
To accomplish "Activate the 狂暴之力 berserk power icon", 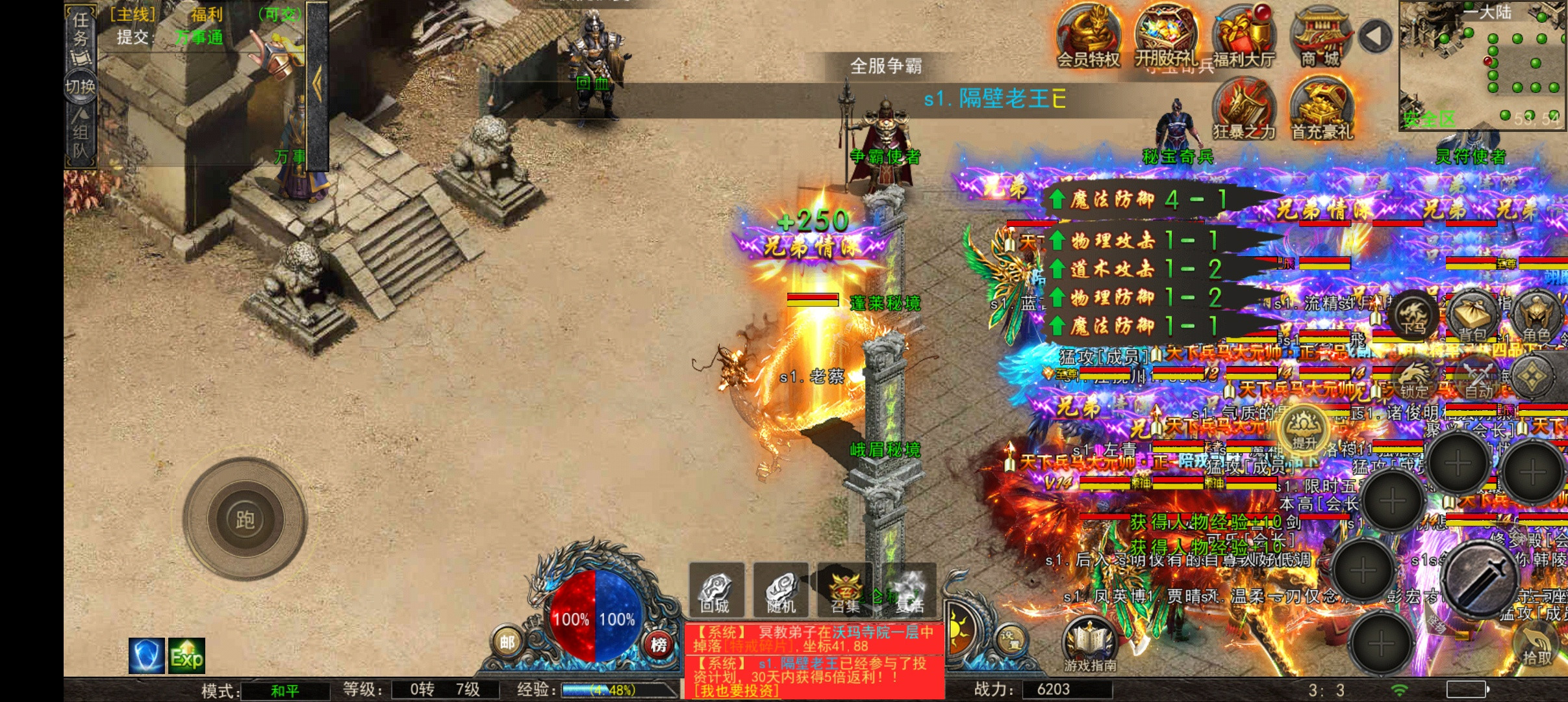I will click(x=1244, y=109).
